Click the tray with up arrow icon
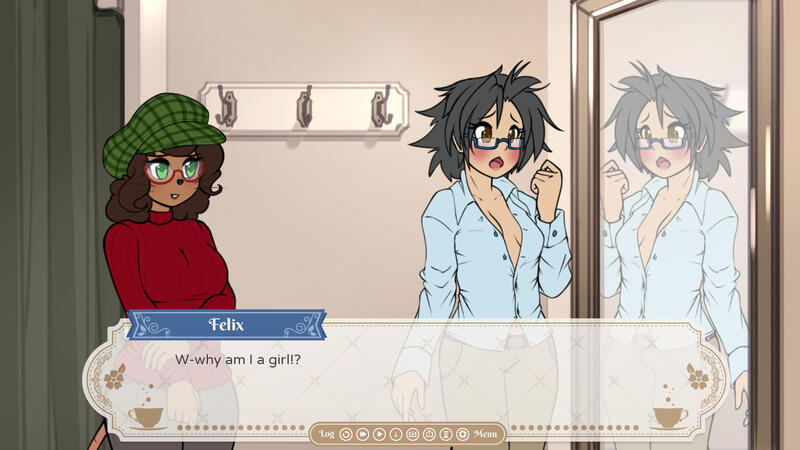The height and width of the screenshot is (450, 800). pos(429,434)
